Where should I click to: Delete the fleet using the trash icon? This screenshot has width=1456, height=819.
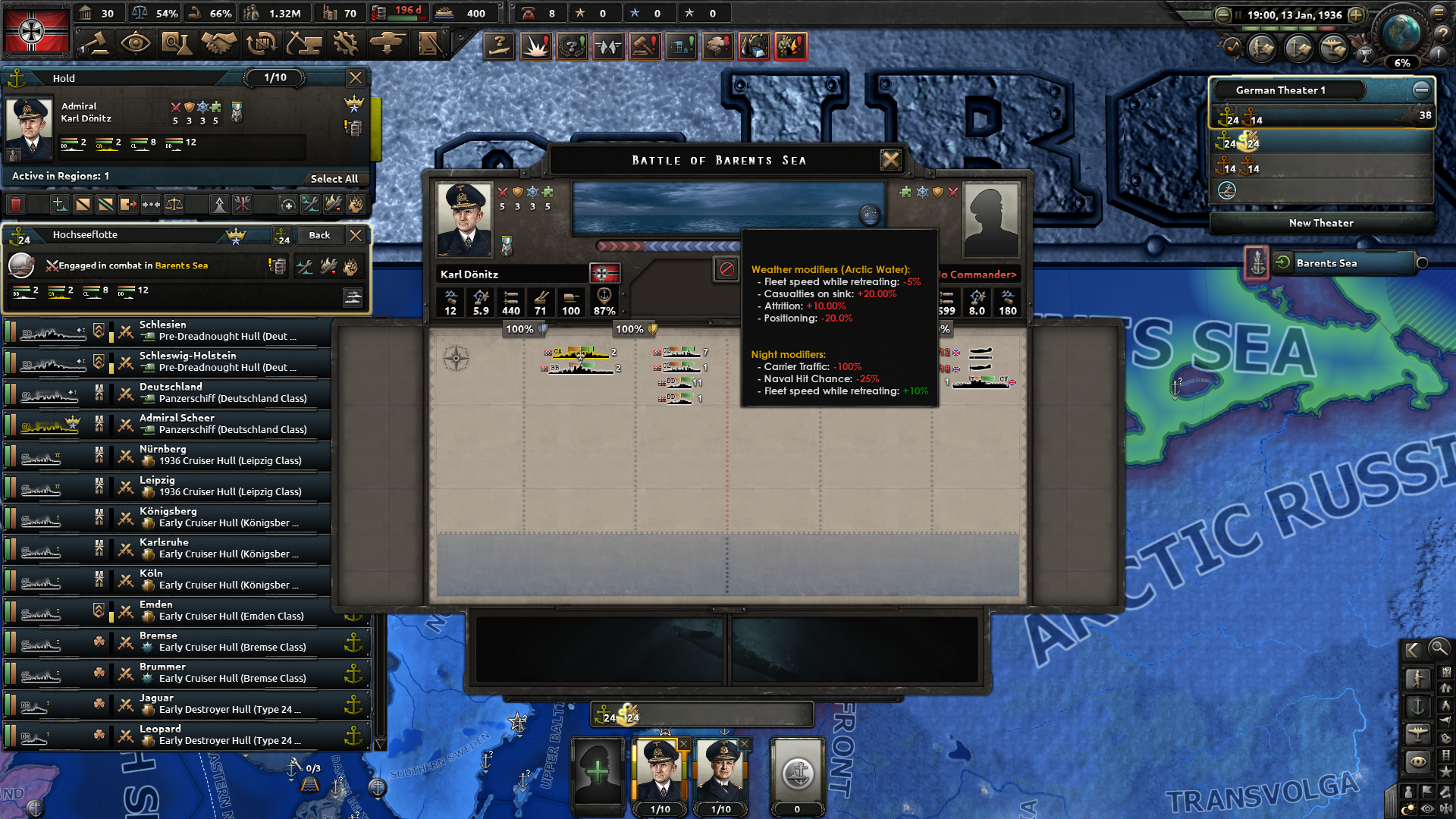click(x=17, y=205)
